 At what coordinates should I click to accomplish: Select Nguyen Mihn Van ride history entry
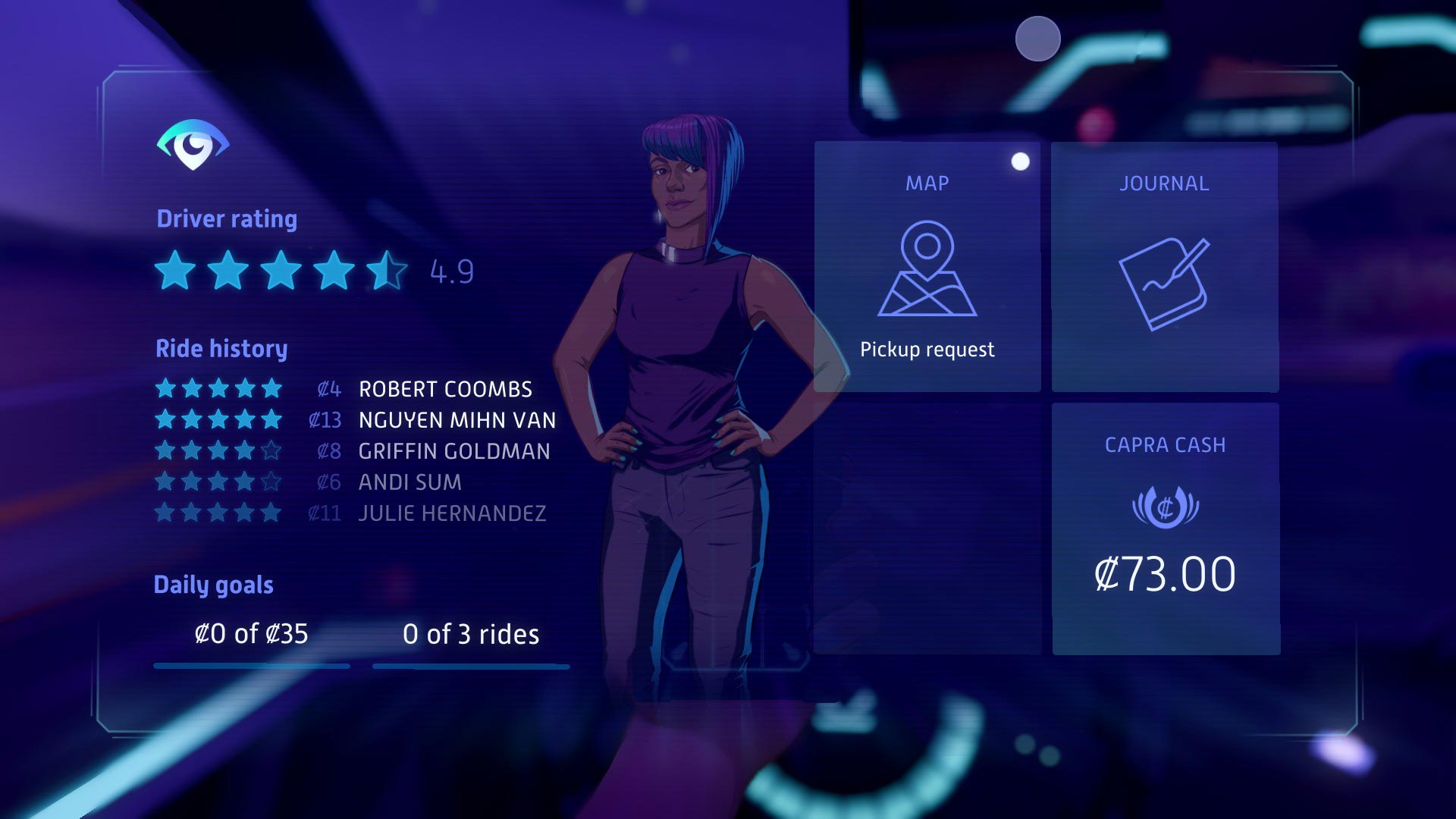pos(457,420)
